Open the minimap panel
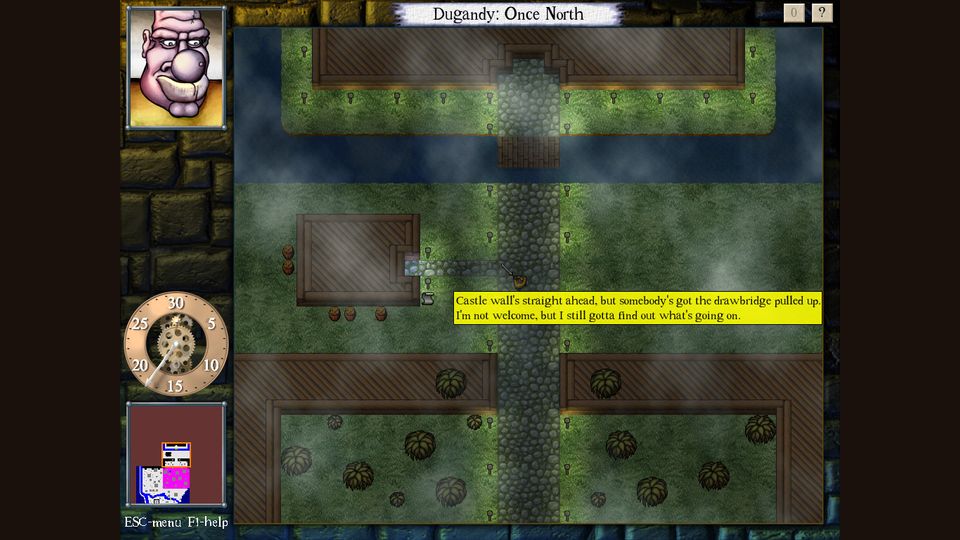This screenshot has width=960, height=540. tap(176, 455)
